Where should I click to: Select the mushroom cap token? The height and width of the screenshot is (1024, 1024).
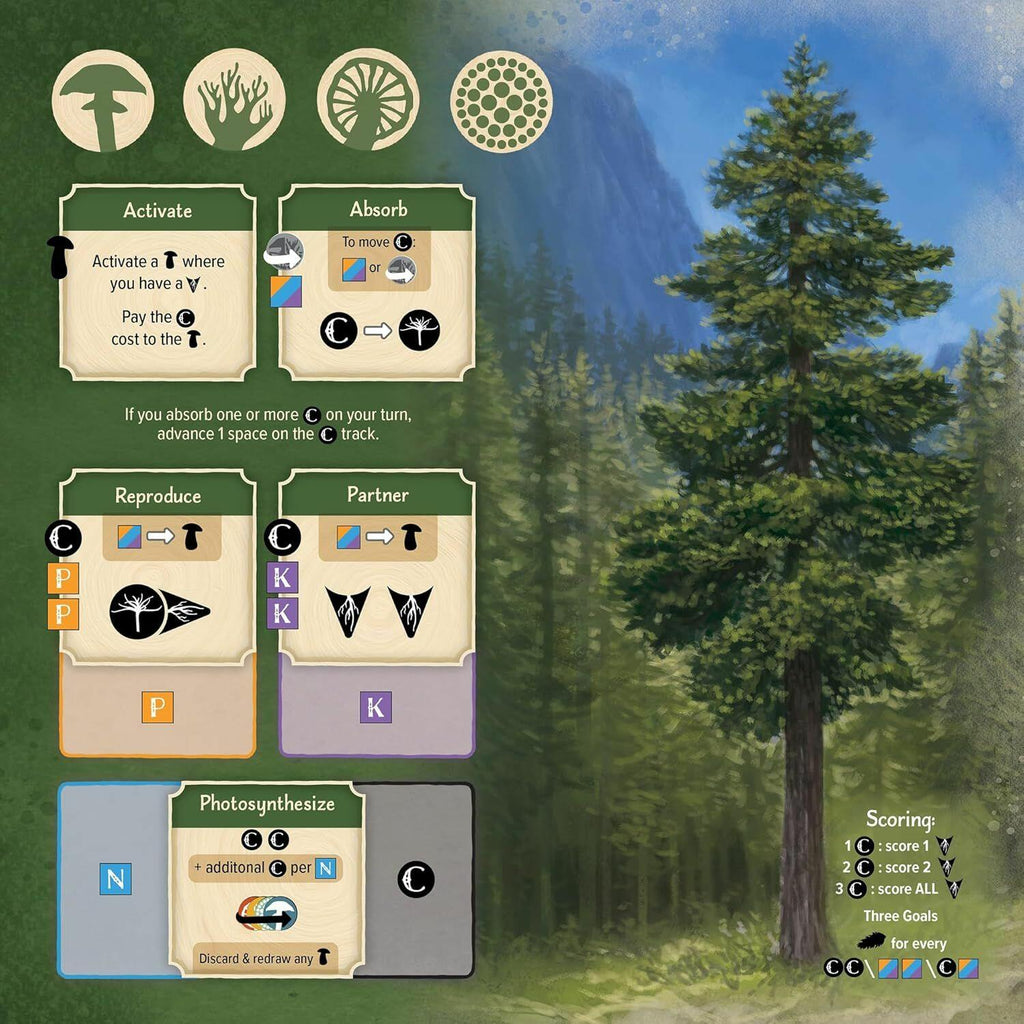click(x=103, y=100)
